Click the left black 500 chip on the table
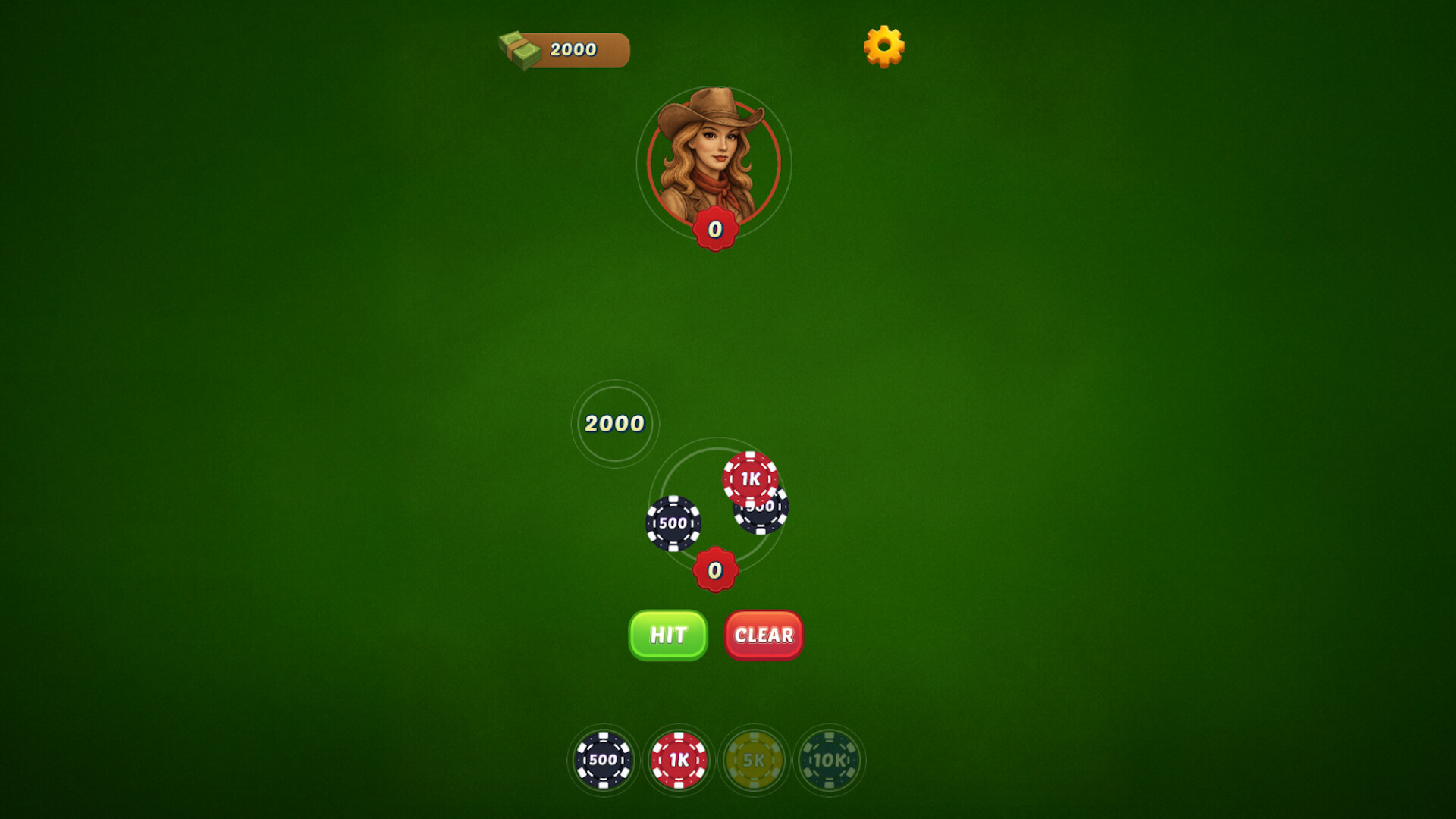The width and height of the screenshot is (1456, 819). click(x=673, y=521)
